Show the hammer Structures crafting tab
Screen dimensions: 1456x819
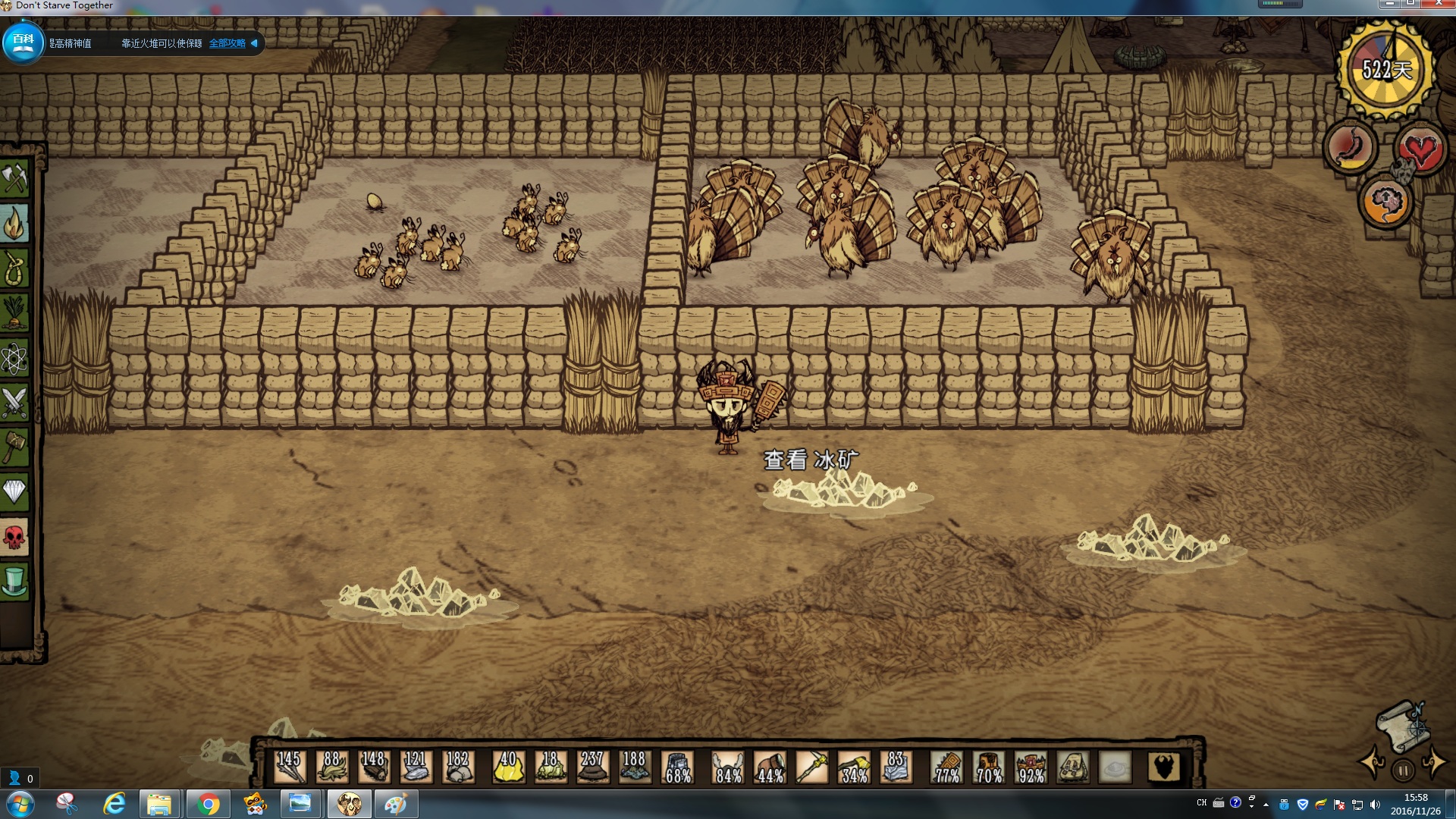tap(15, 447)
